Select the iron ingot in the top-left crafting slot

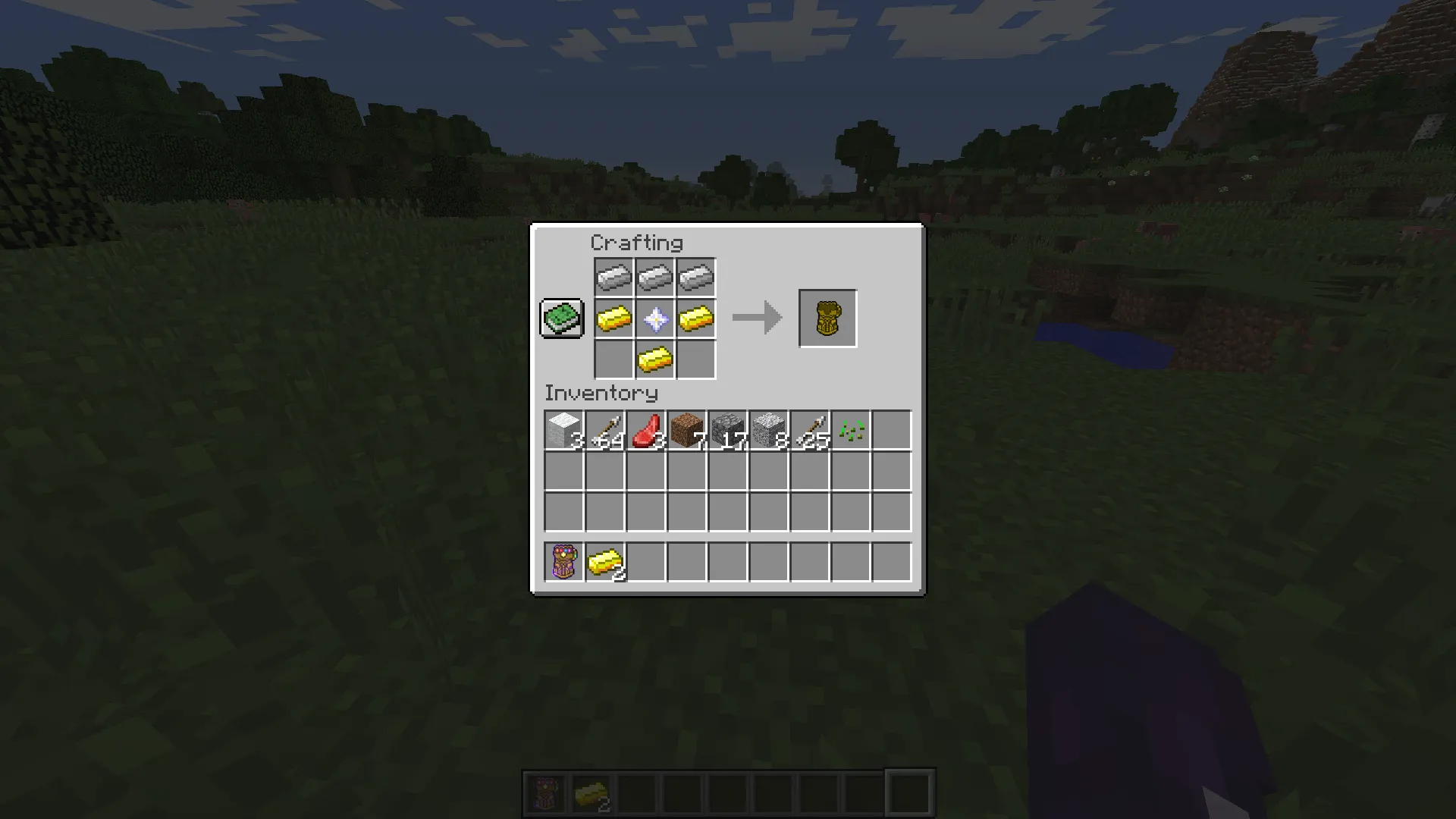coord(614,276)
